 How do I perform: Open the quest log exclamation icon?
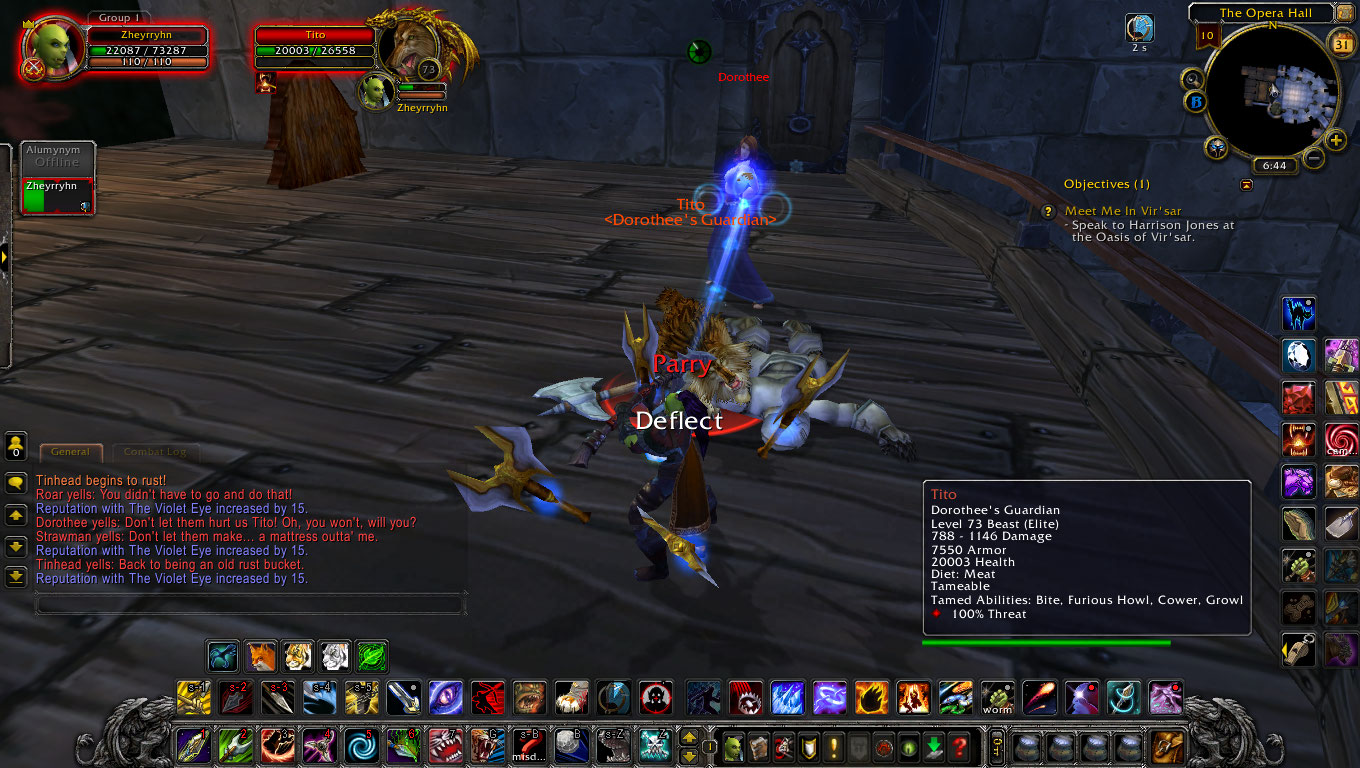point(833,746)
